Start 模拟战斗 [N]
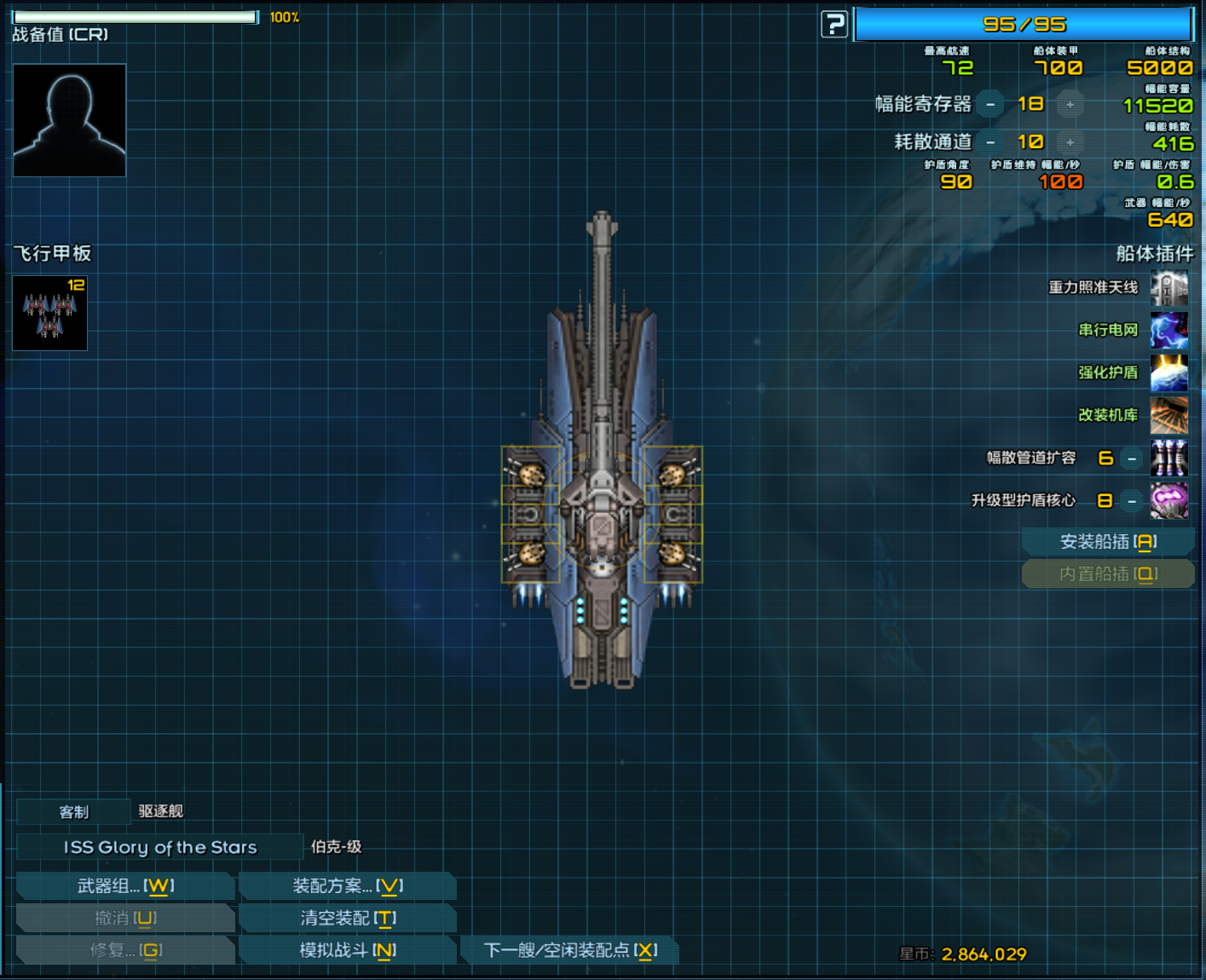The height and width of the screenshot is (980, 1206). coord(347,949)
